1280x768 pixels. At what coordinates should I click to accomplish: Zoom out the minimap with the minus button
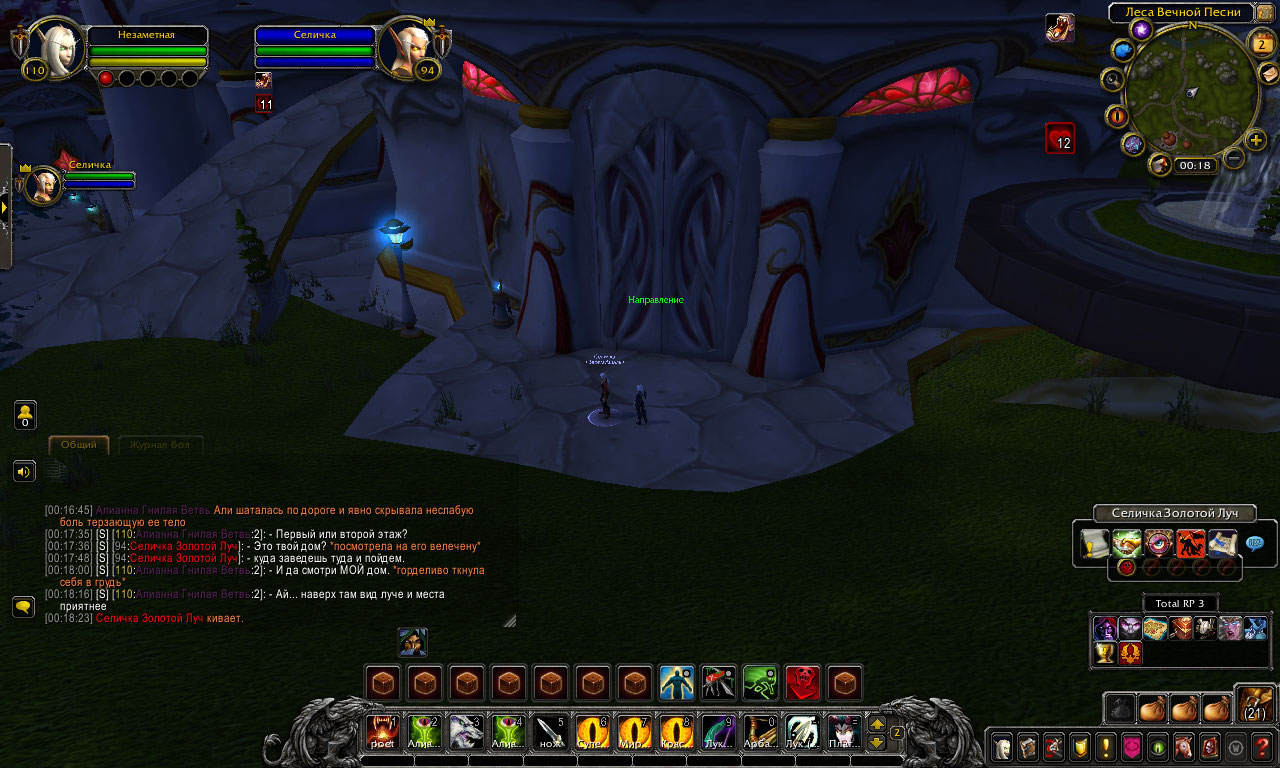click(1234, 158)
